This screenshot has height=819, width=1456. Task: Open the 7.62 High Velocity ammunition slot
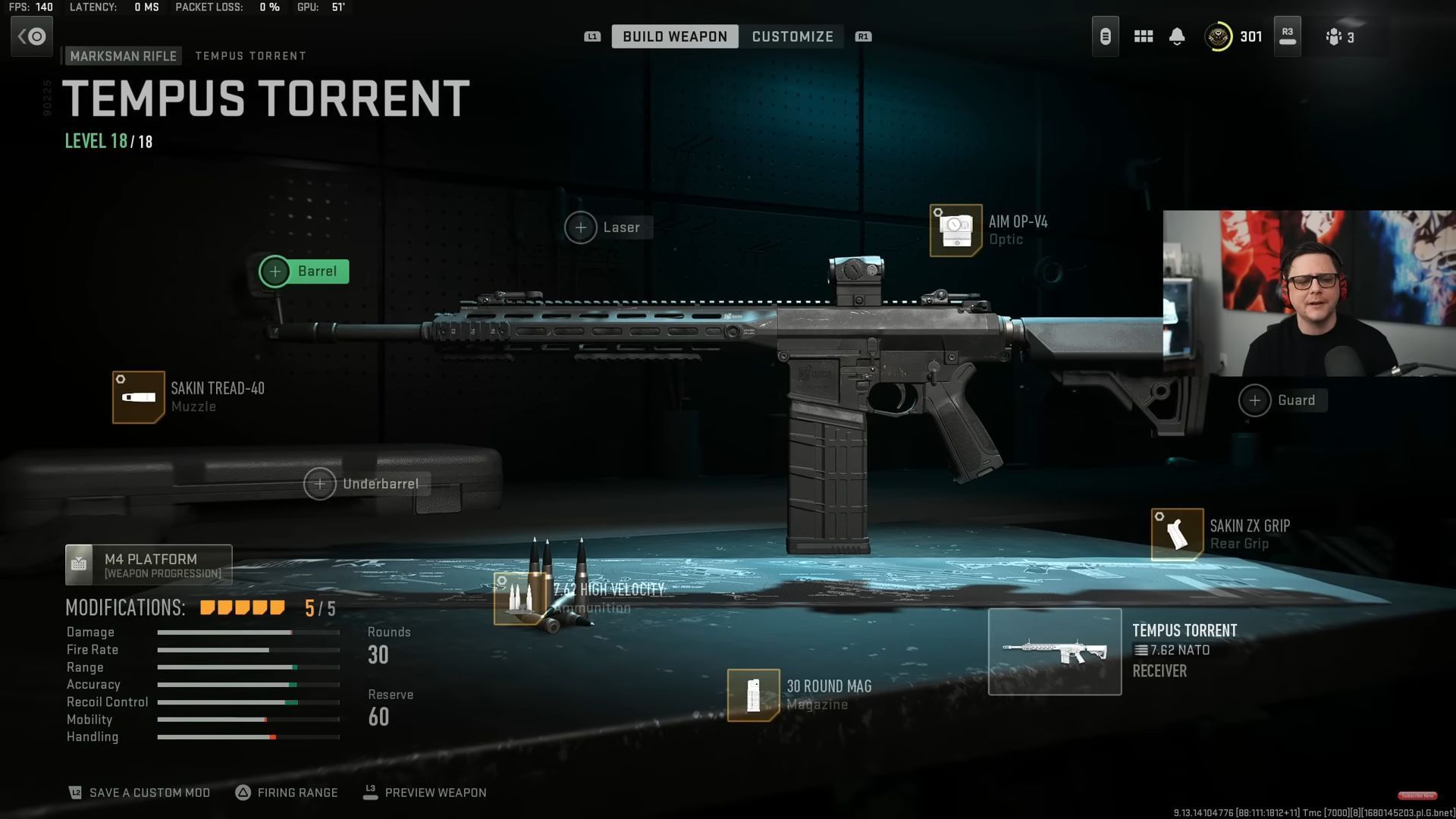(520, 598)
